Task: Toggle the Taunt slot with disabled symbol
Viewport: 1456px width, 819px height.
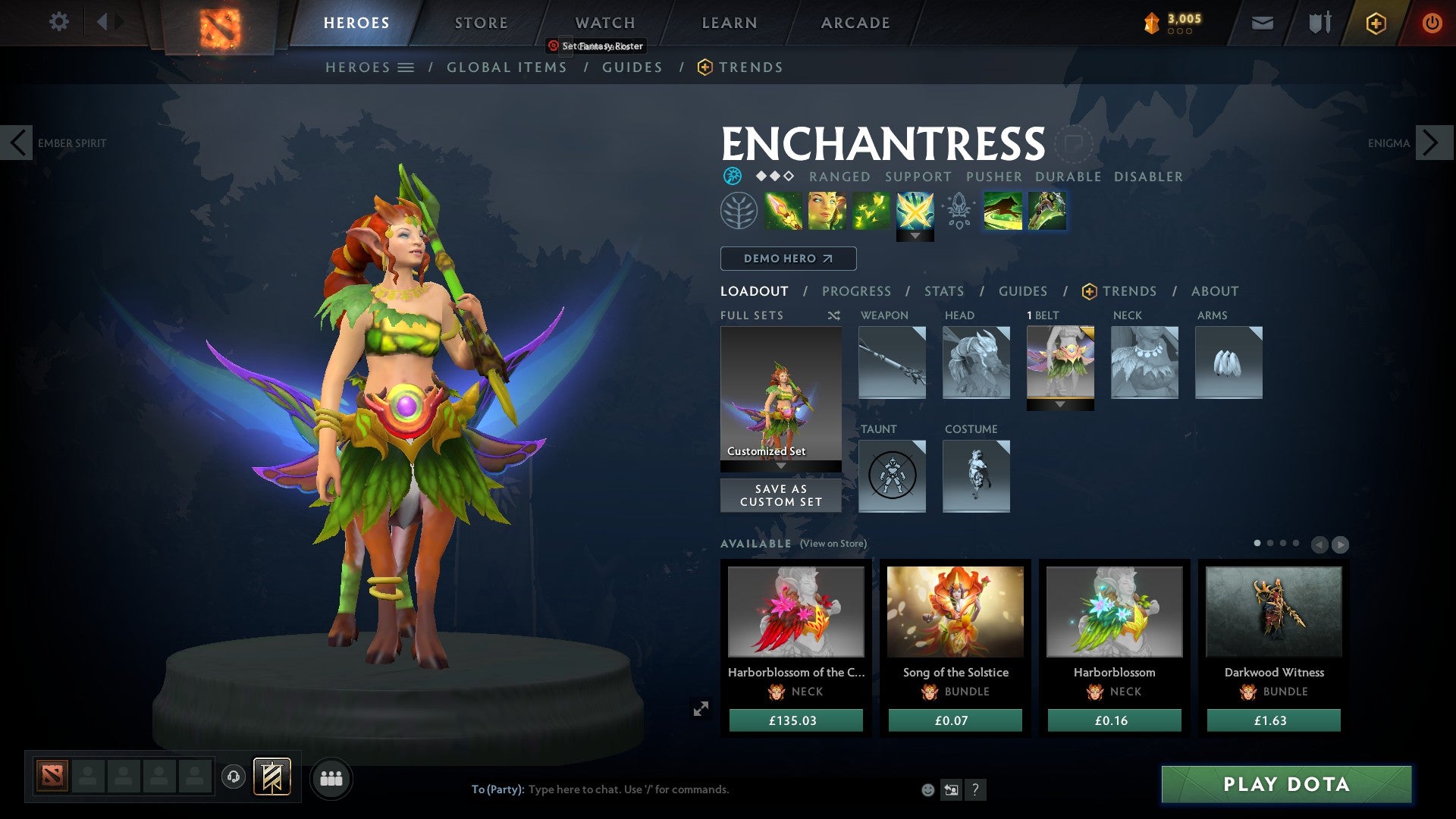Action: click(892, 476)
